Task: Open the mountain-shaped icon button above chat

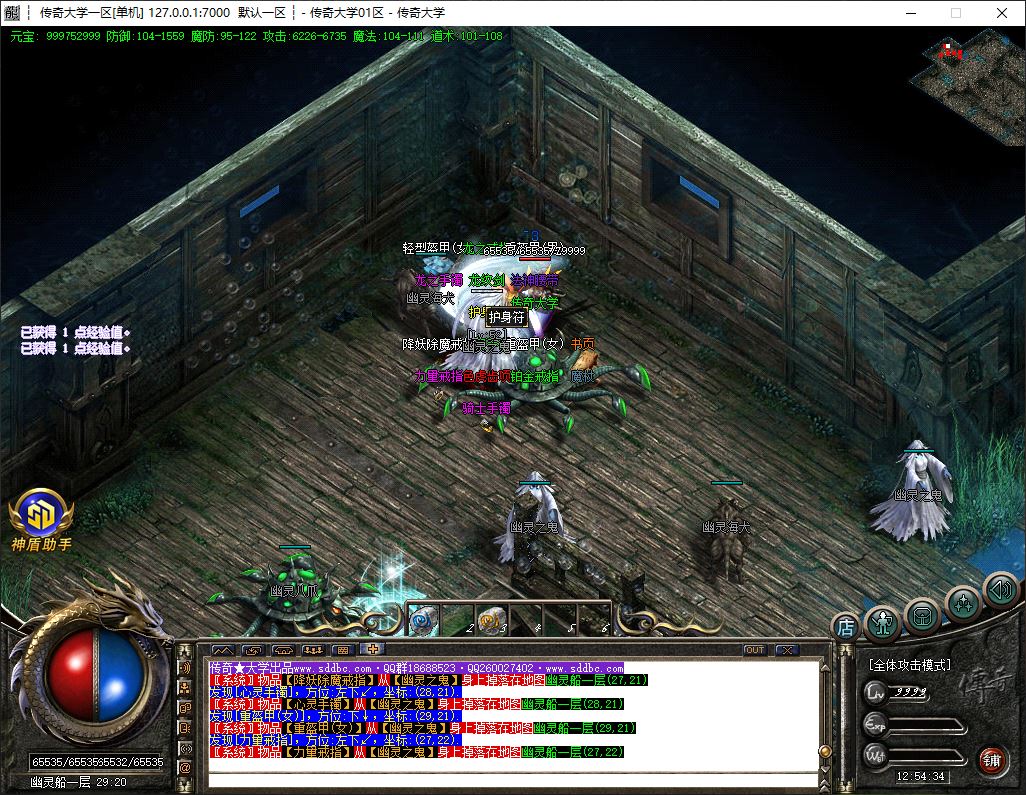Action: point(221,650)
